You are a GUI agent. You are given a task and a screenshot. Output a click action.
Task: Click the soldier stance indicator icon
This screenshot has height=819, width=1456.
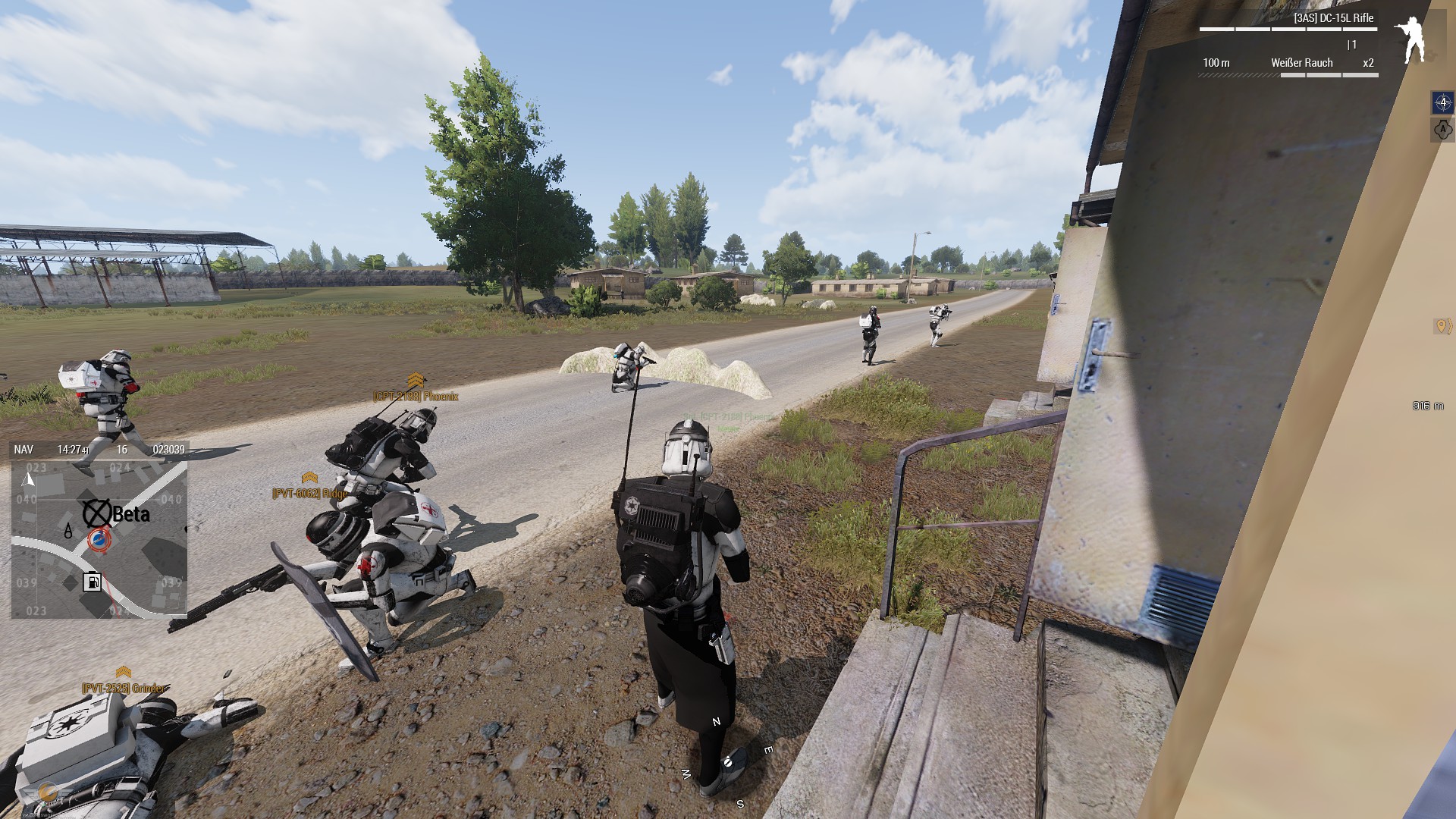coord(1410,40)
